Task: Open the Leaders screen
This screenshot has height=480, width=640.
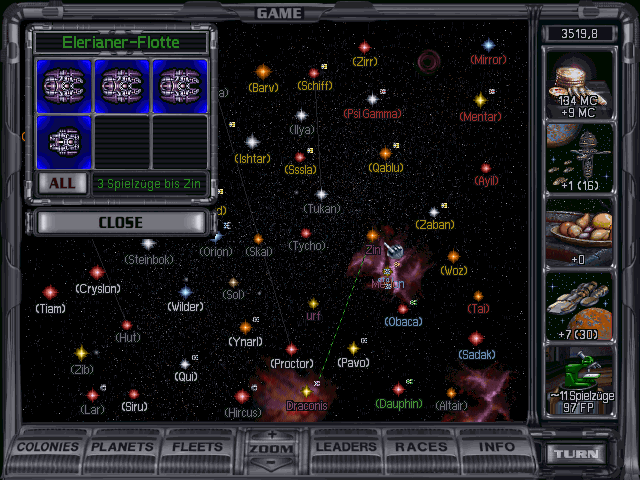Action: click(347, 447)
